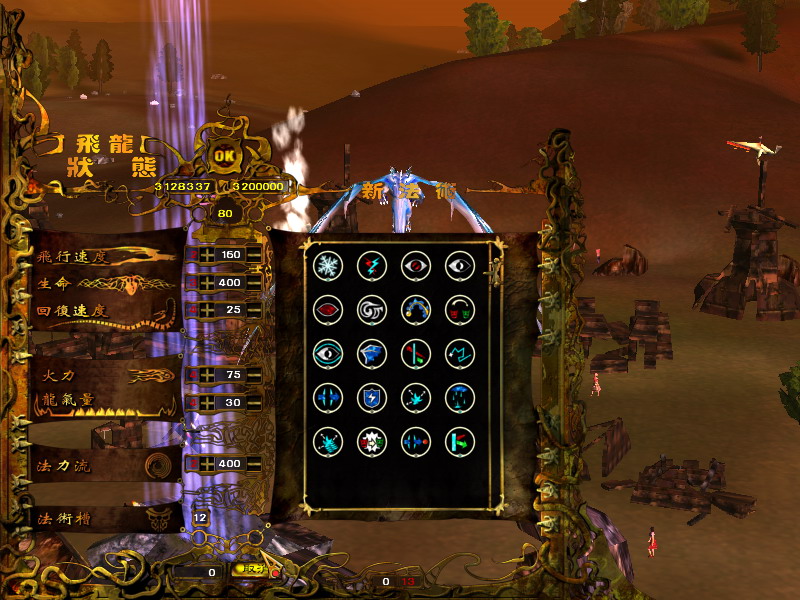Image resolution: width=800 pixels, height=600 pixels.
Task: Select the red leaf-shaped eye spell
Action: point(327,310)
